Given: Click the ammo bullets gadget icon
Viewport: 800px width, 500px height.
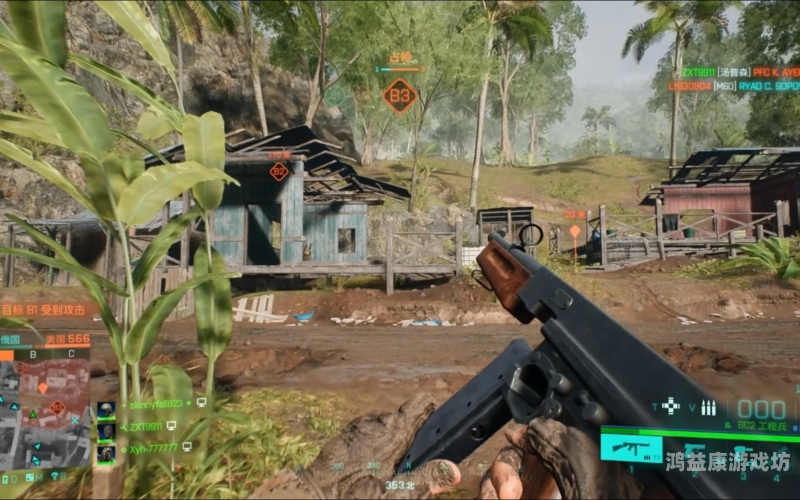Looking at the screenshot, I should [x=708, y=407].
